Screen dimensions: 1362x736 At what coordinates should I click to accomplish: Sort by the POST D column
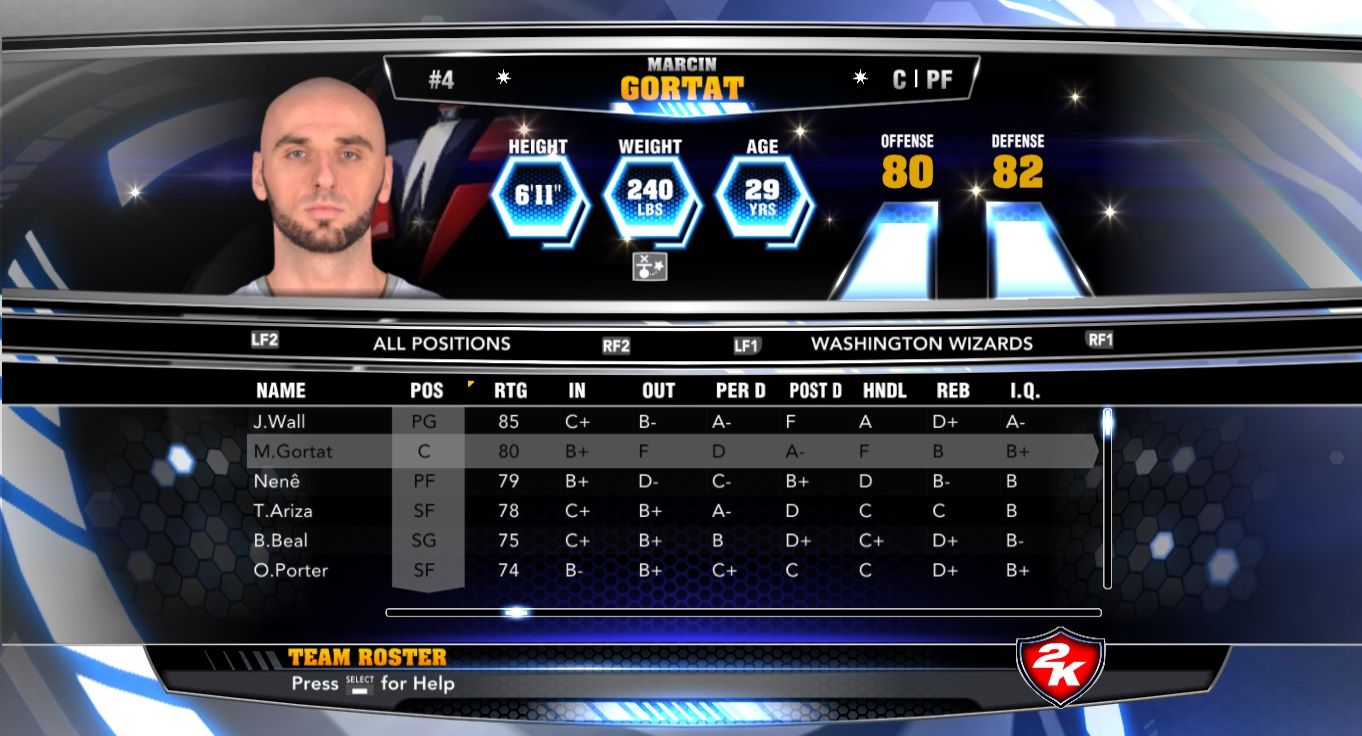(815, 391)
